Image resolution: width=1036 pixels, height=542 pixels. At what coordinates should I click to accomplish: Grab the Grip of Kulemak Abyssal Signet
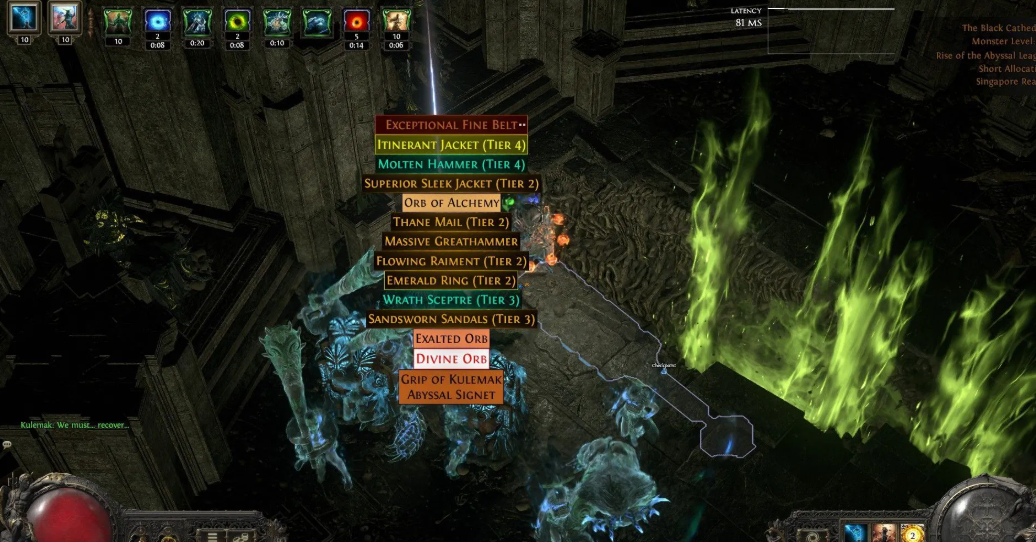[451, 387]
